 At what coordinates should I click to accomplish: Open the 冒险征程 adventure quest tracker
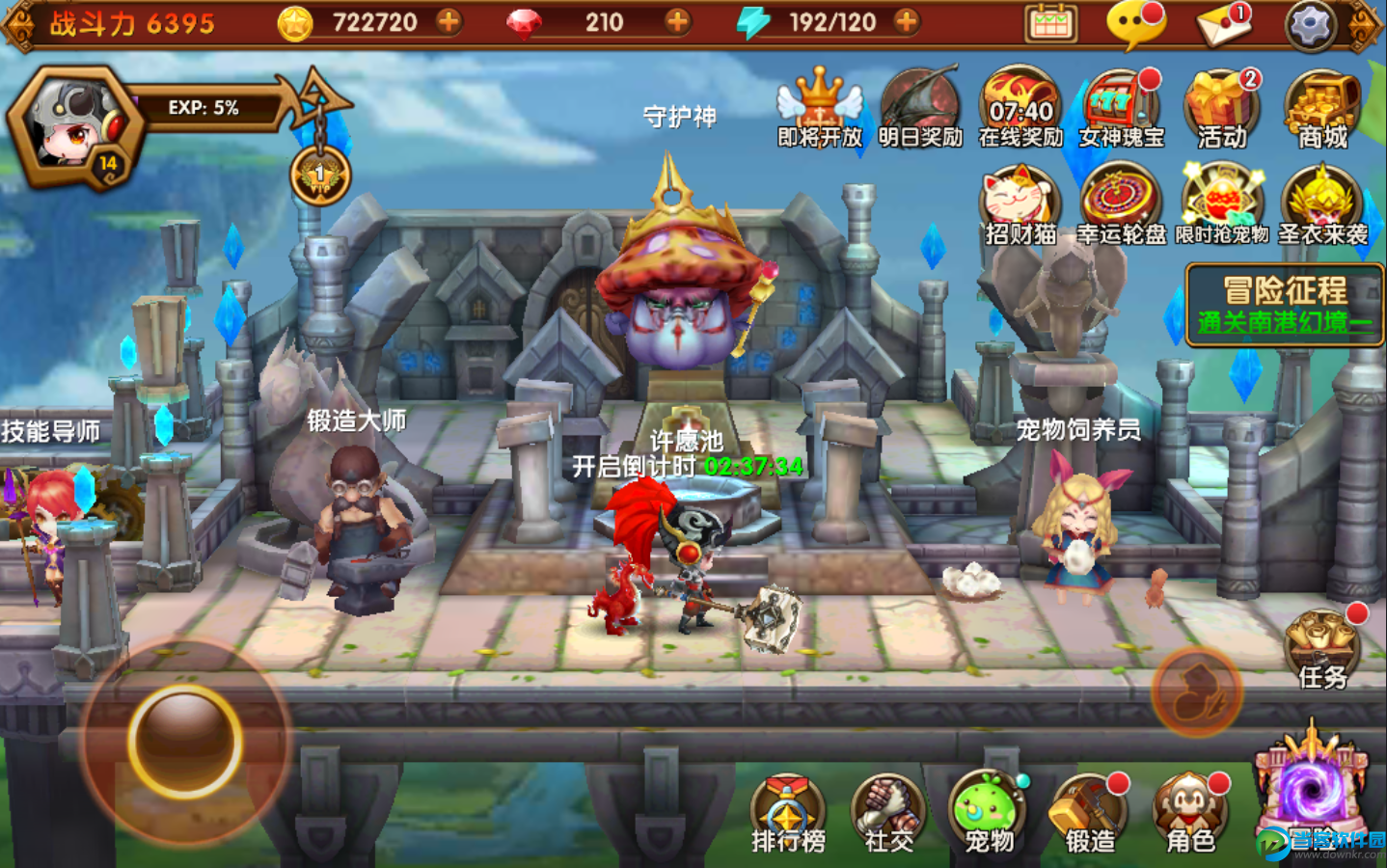click(x=1285, y=305)
